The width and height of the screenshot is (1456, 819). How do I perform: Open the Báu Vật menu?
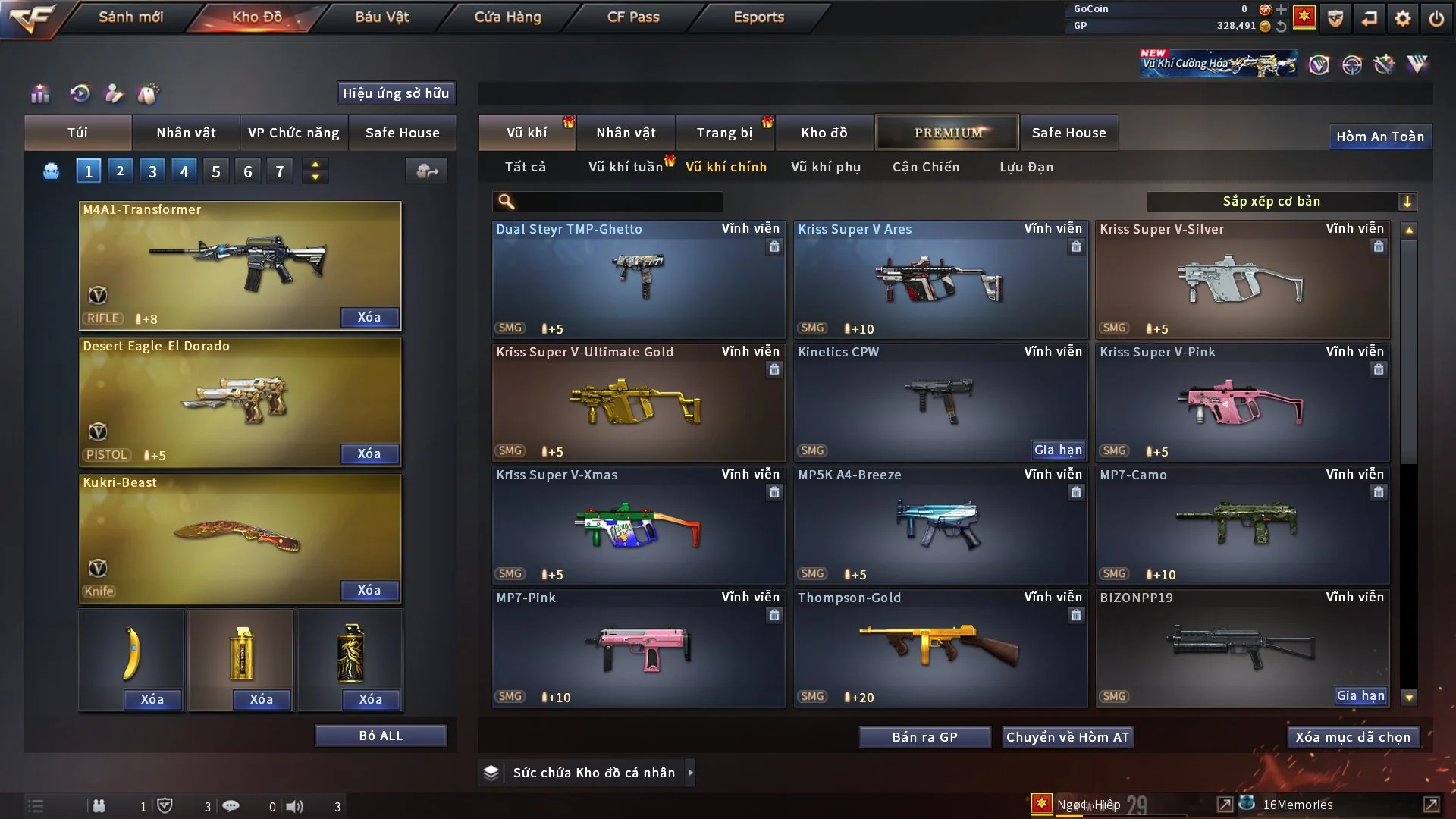(x=381, y=17)
